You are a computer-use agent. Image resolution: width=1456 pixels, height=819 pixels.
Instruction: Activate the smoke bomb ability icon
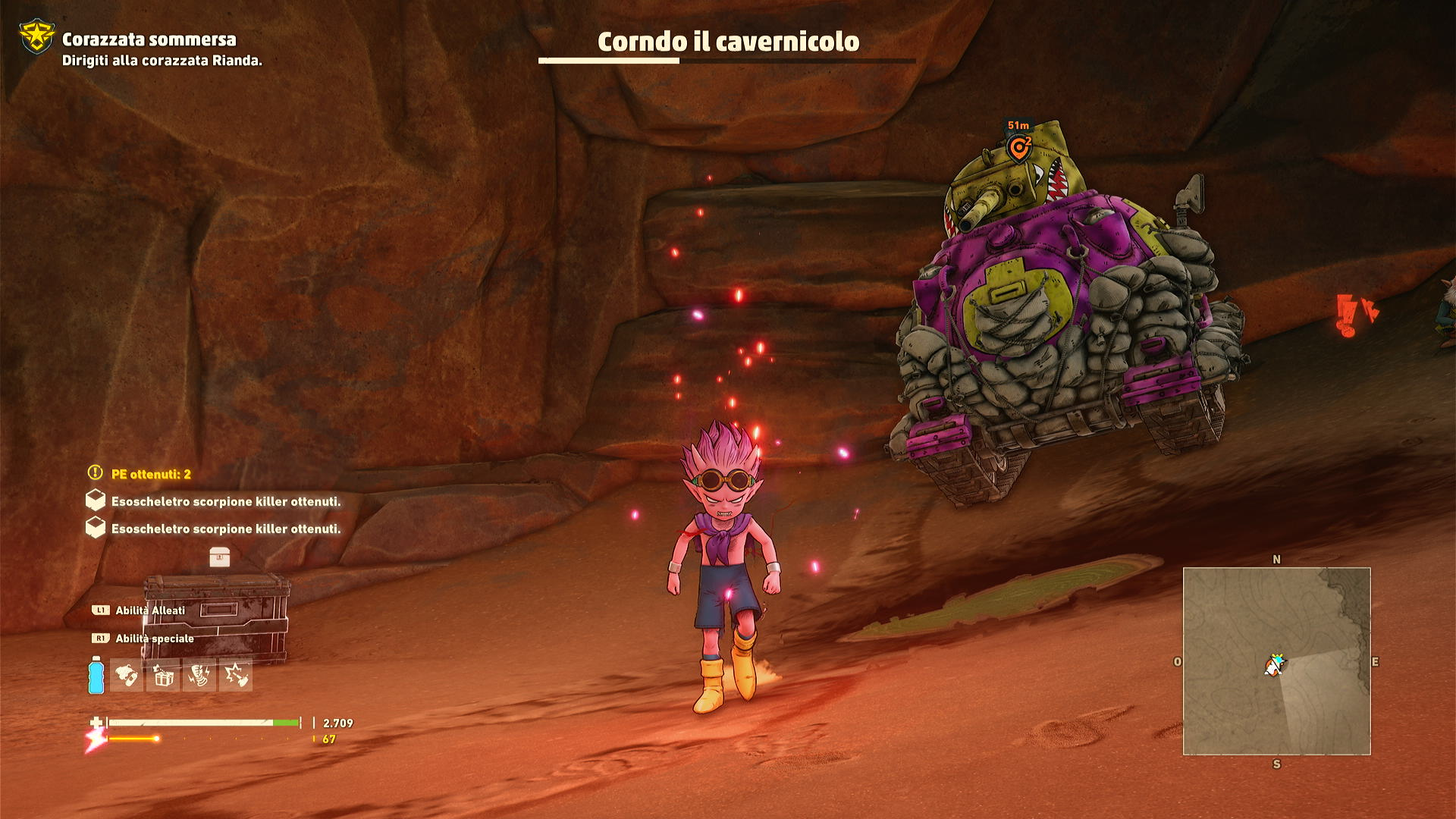[127, 675]
